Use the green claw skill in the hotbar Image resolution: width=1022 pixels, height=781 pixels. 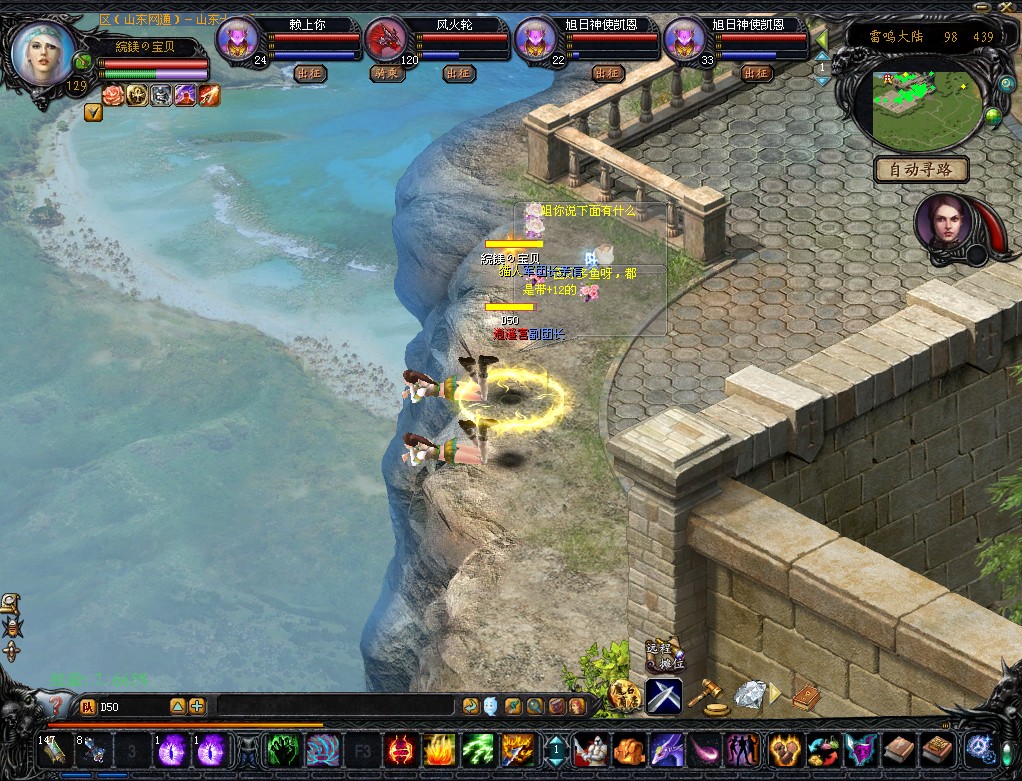coord(279,749)
